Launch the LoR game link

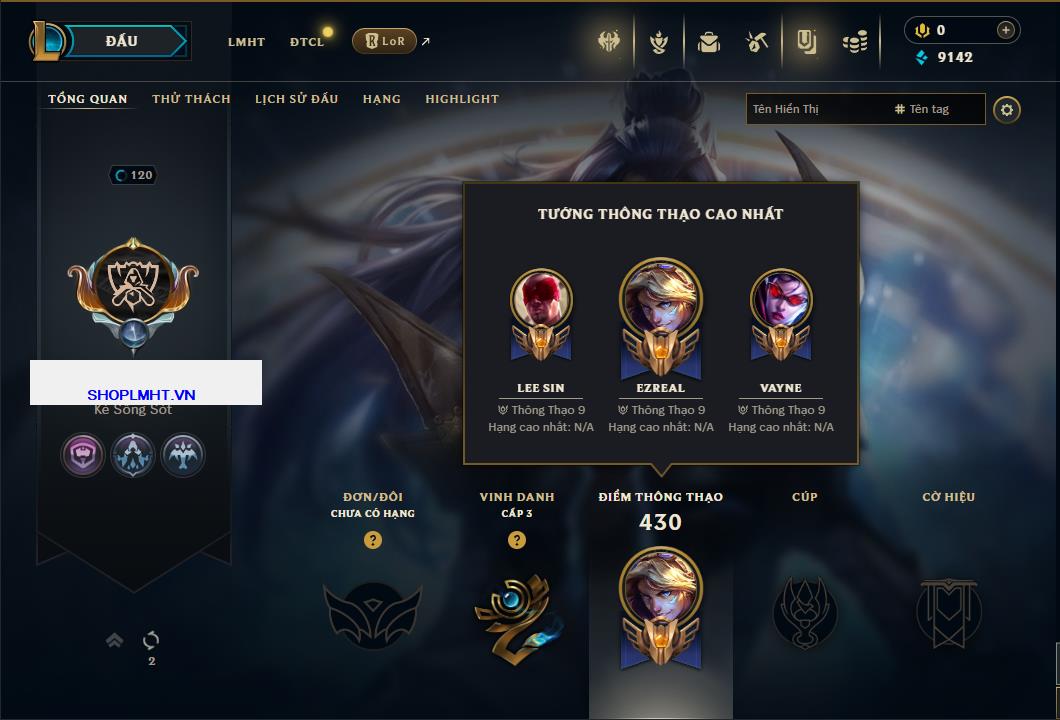(385, 41)
